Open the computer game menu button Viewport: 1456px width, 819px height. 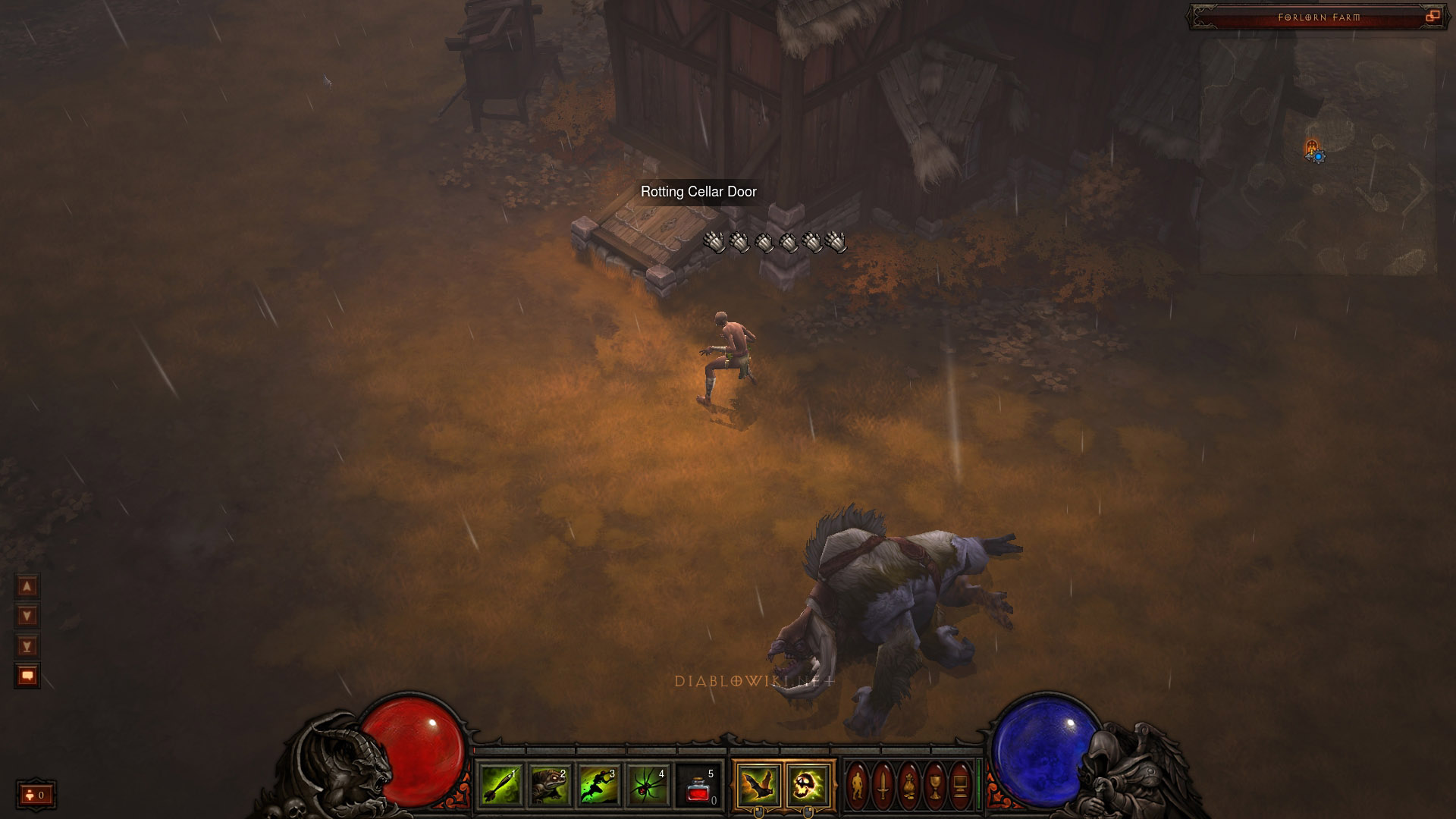960,786
